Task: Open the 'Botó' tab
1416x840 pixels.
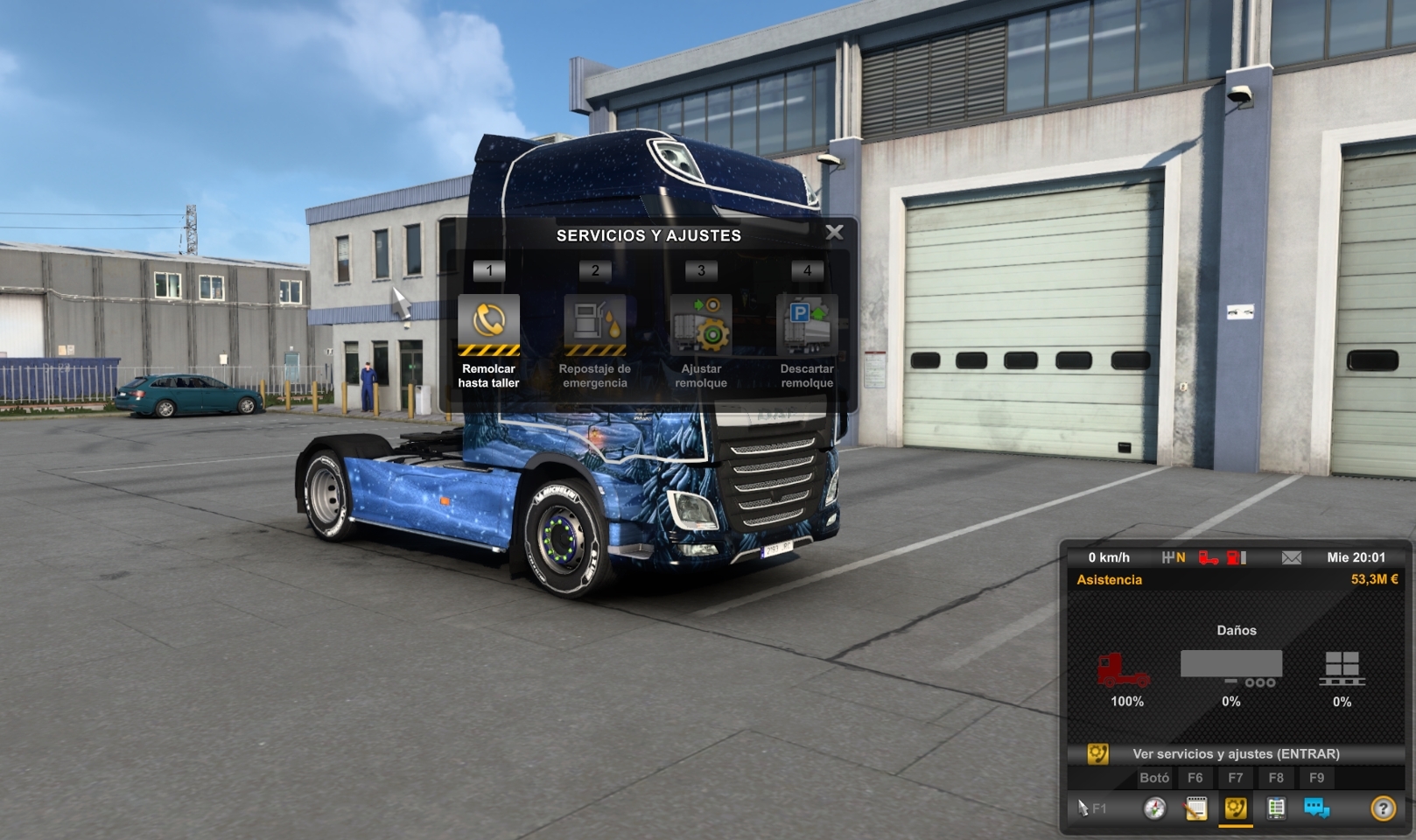Action: (x=1154, y=777)
